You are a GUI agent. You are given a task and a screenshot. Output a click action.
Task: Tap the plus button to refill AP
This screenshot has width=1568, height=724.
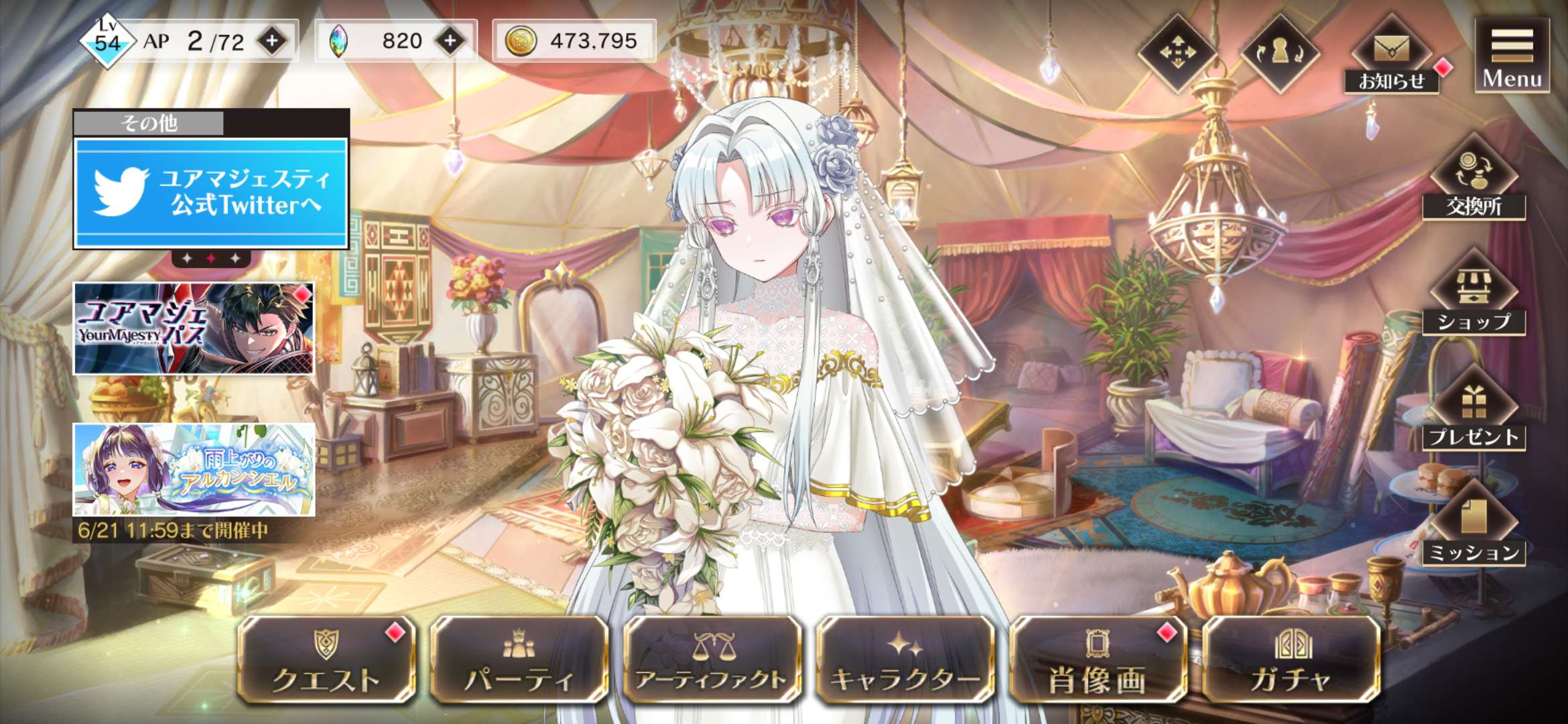(272, 42)
